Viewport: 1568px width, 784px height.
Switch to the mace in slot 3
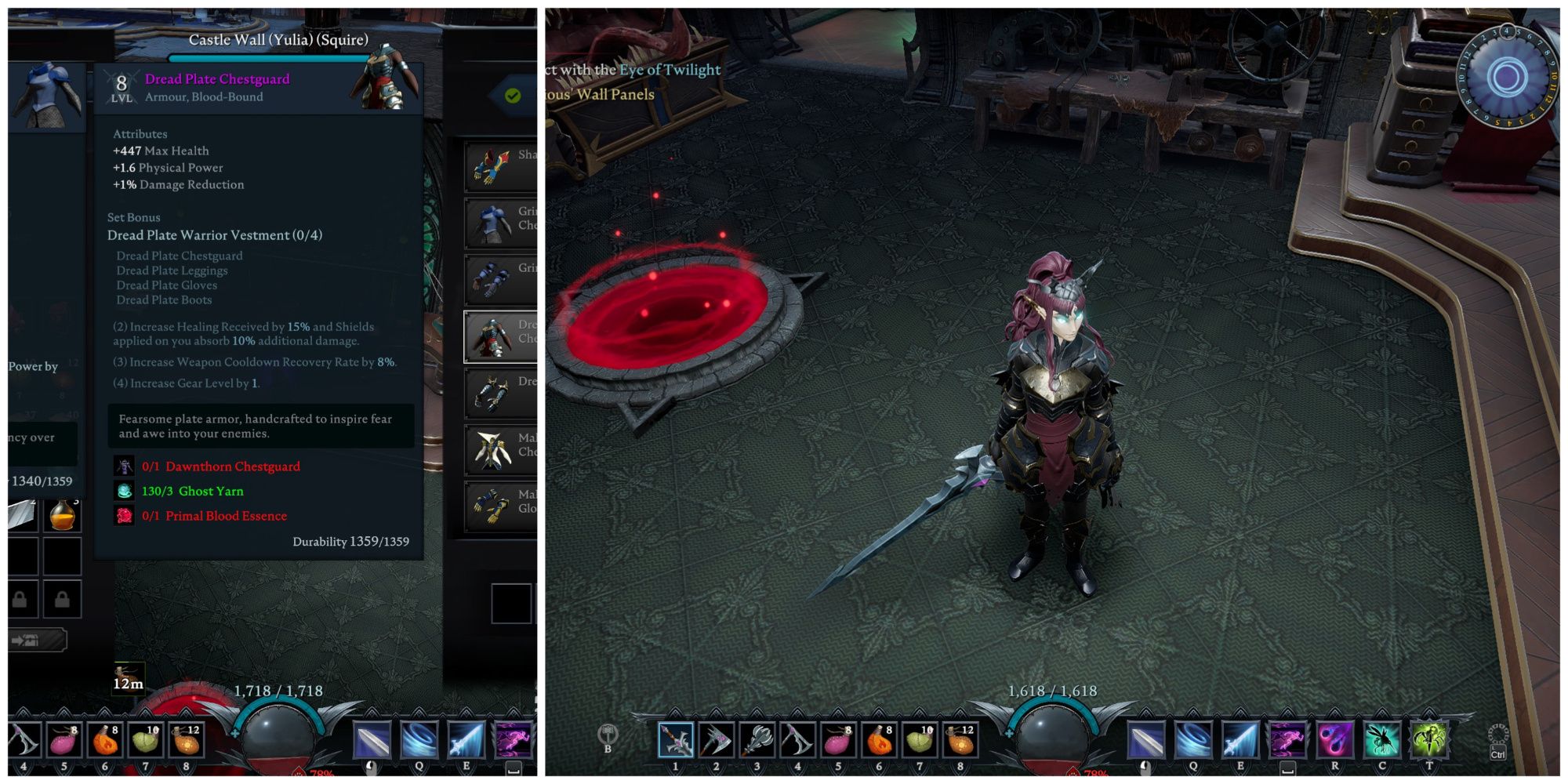point(757,740)
